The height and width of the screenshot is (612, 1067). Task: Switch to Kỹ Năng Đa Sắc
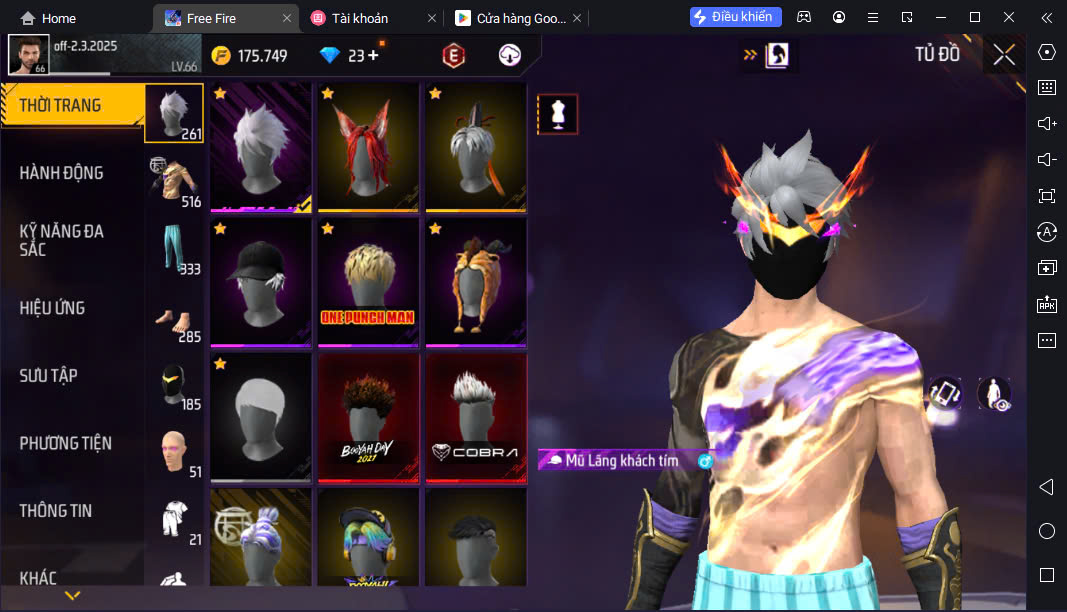62,240
